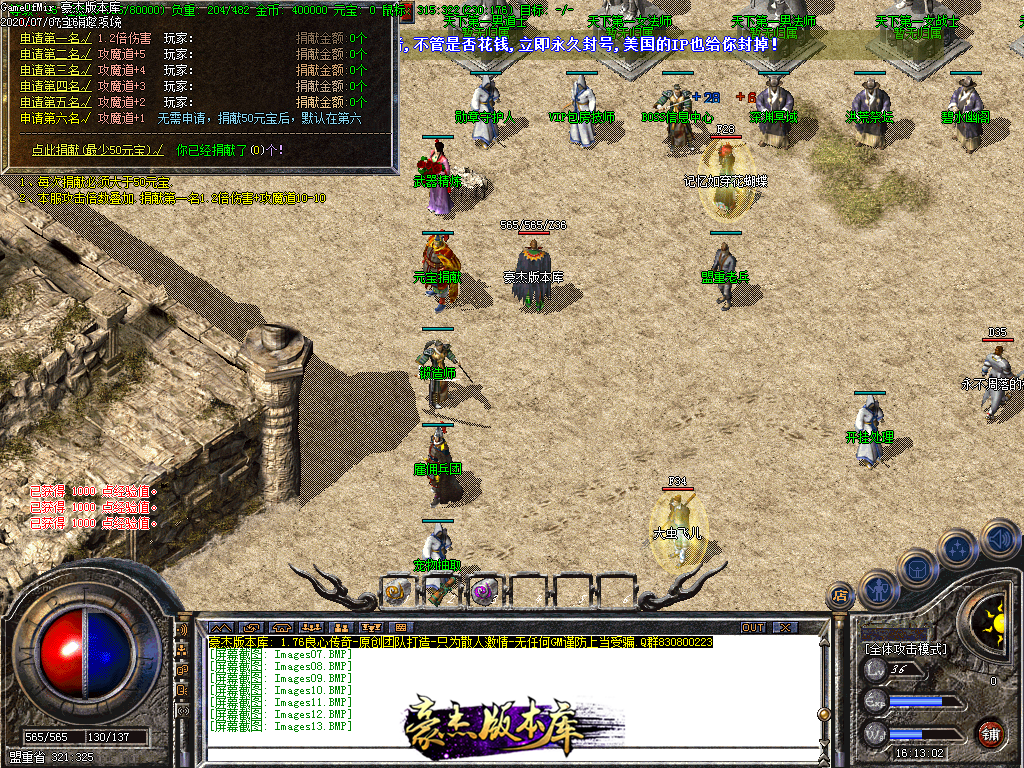1024x768 pixels.
Task: Click the OUT button above chat
Action: 753,627
